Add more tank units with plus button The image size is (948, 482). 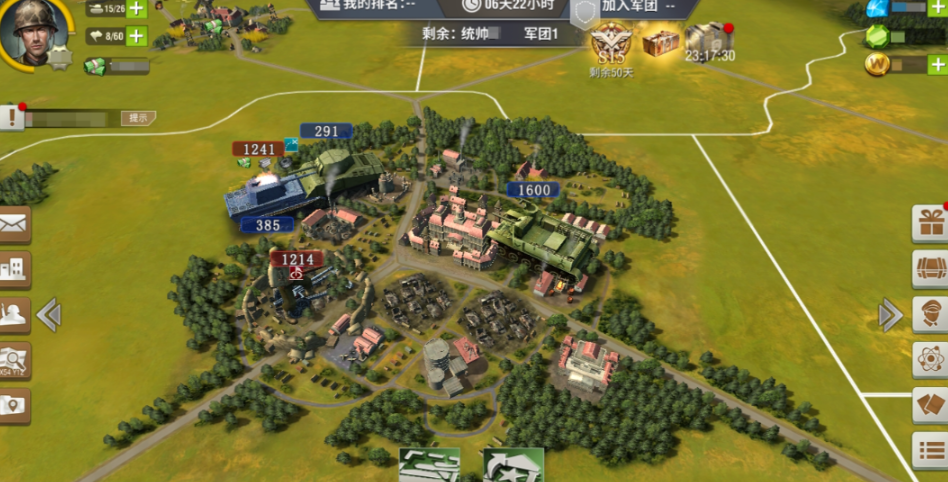point(136,9)
